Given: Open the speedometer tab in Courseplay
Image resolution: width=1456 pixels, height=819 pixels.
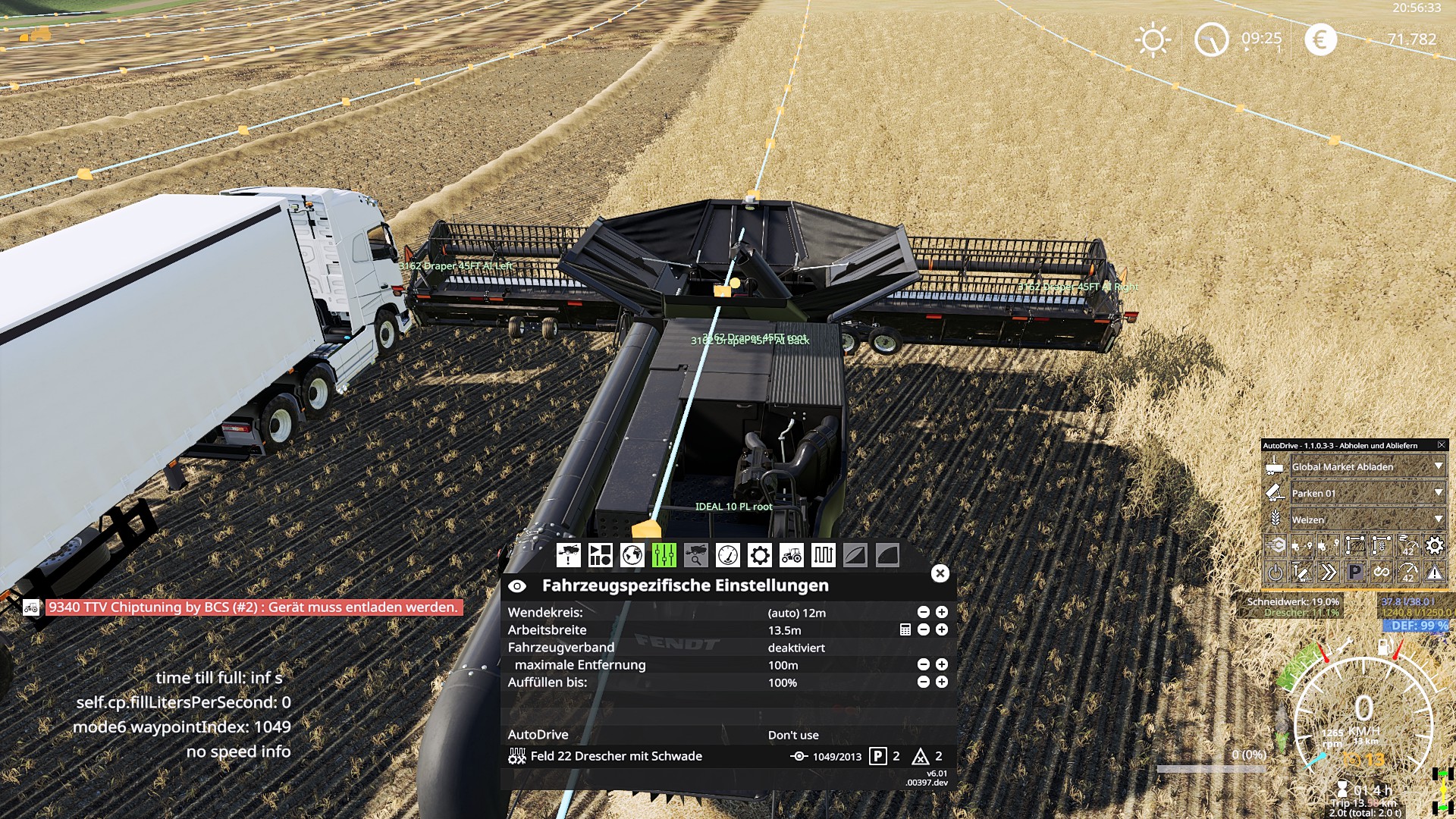Looking at the screenshot, I should (727, 555).
